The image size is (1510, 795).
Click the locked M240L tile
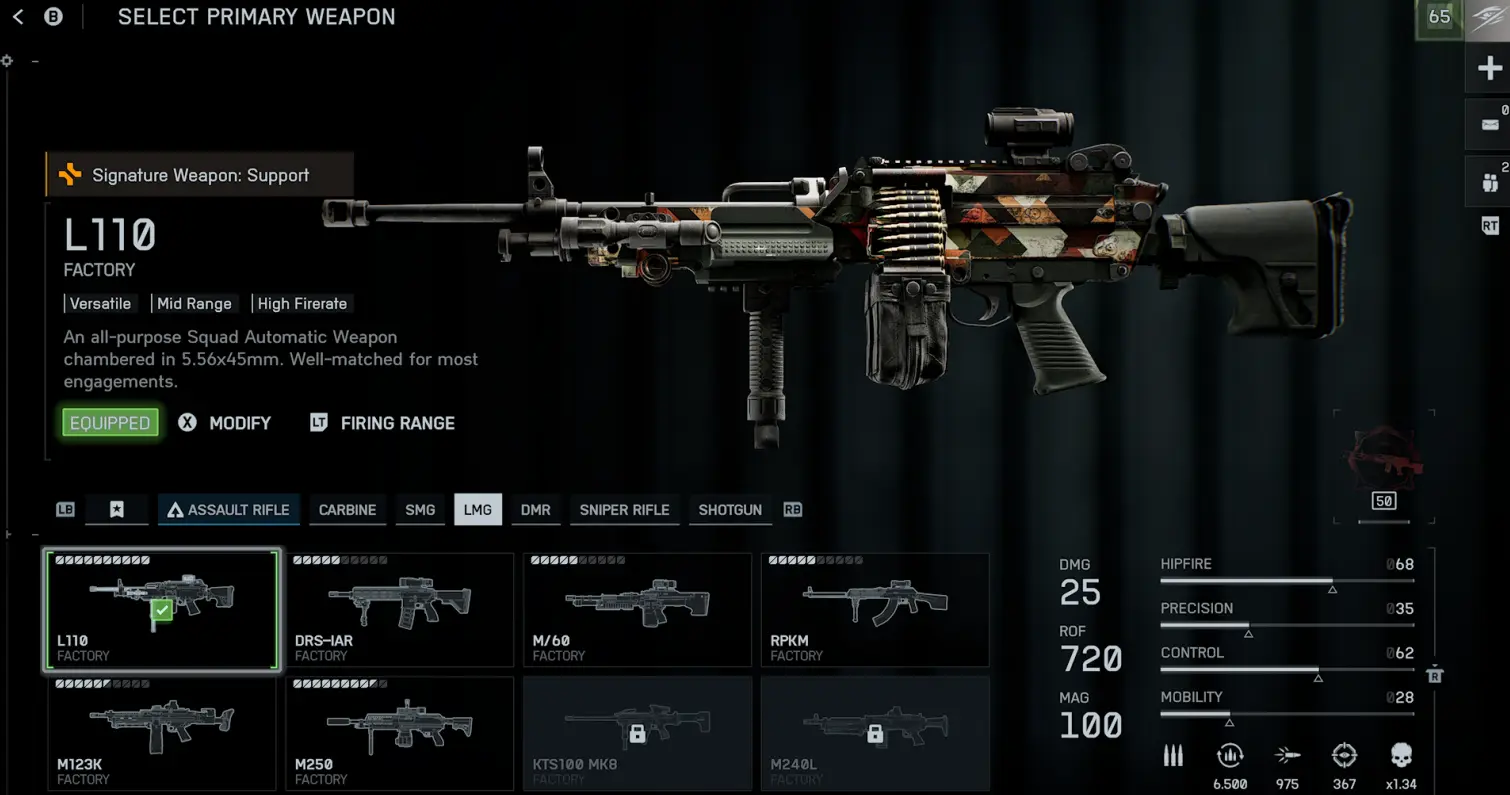pos(875,733)
